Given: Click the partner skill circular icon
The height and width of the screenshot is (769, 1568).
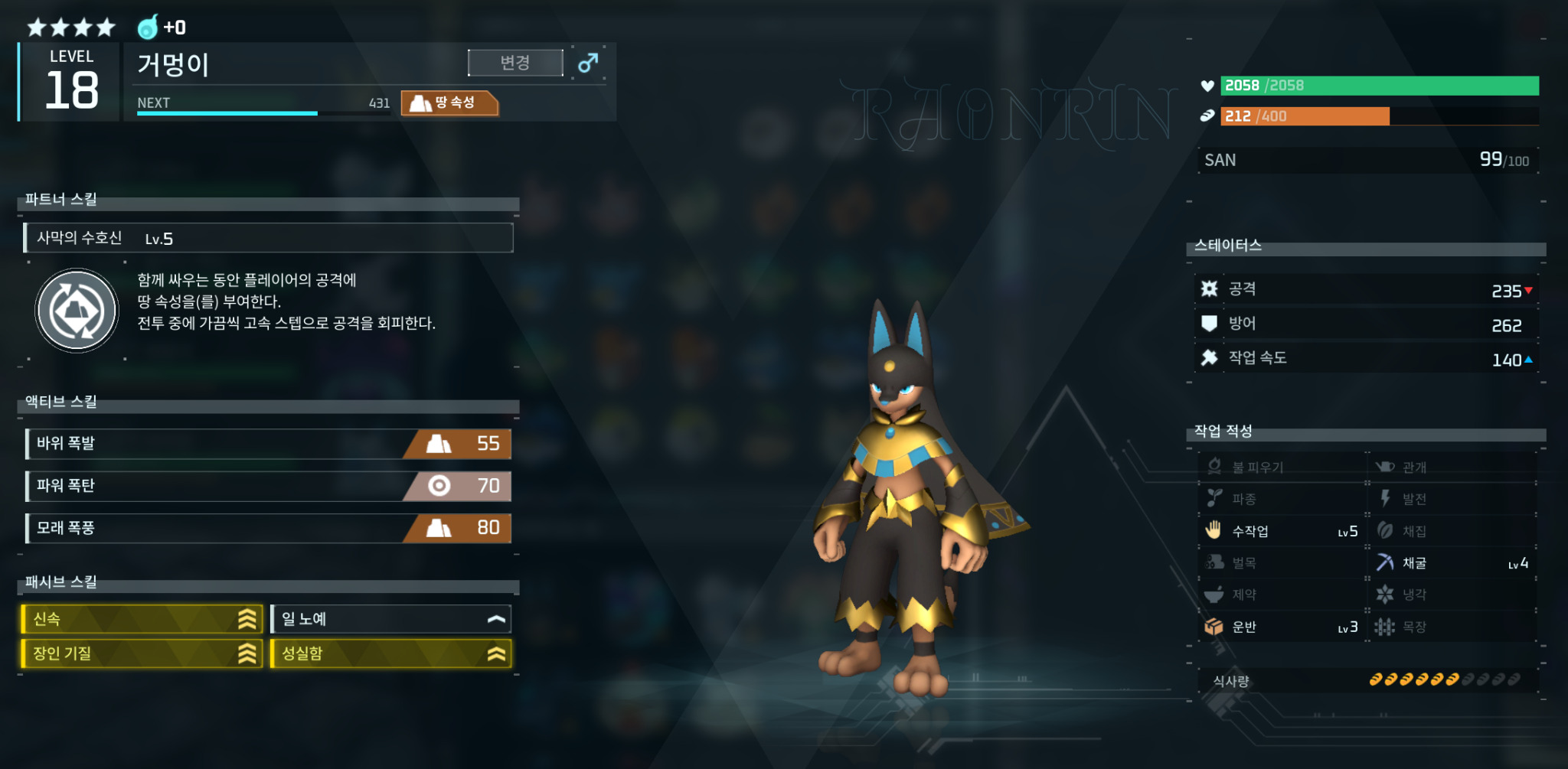Looking at the screenshot, I should click(77, 311).
